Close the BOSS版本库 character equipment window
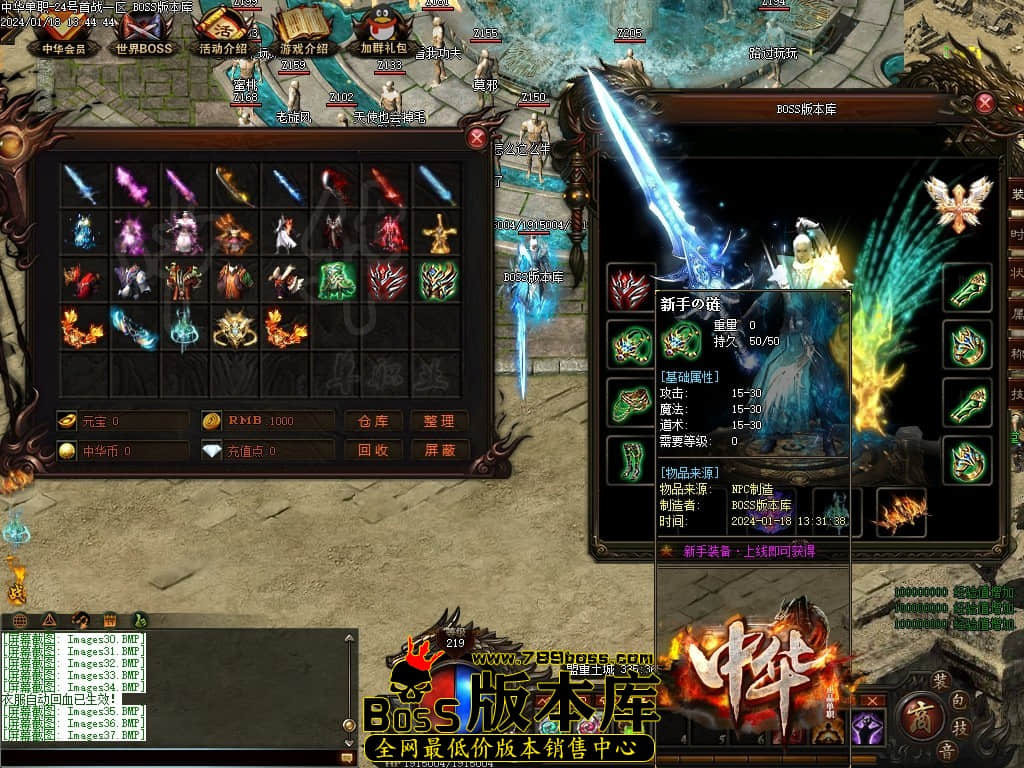 click(985, 102)
